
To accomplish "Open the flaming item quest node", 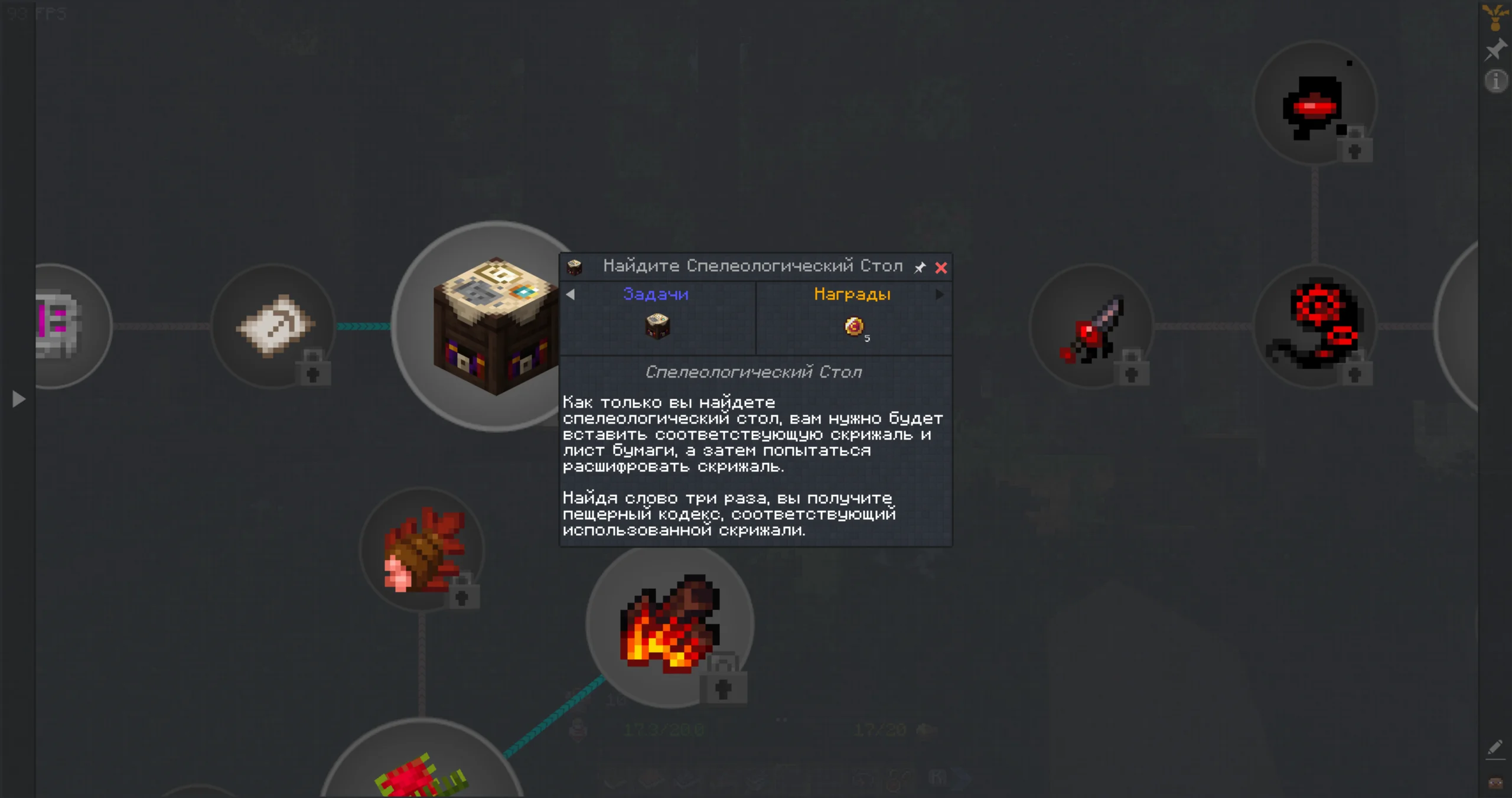I will 670,626.
